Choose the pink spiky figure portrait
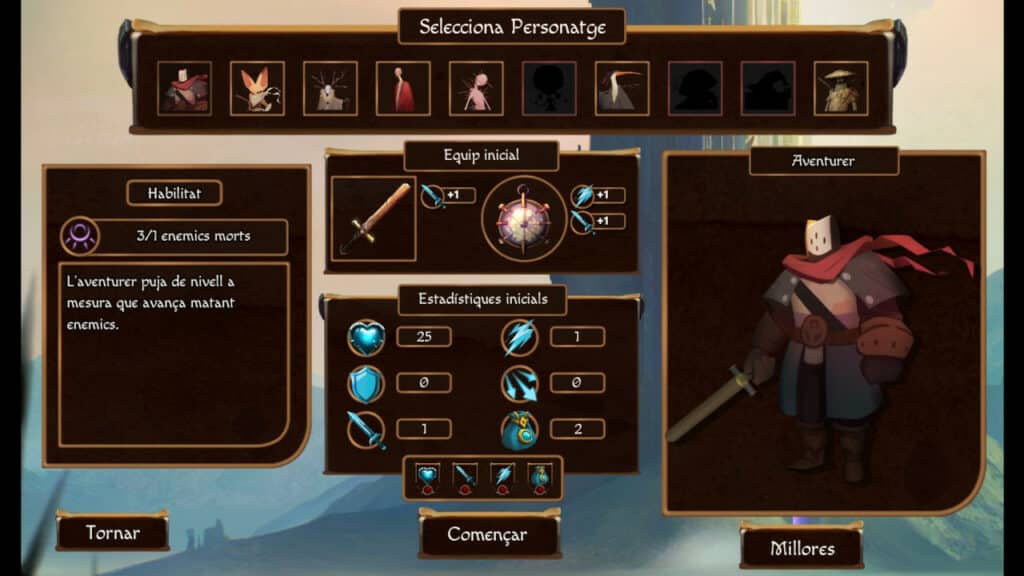Viewport: 1024px width, 576px height. click(x=476, y=89)
